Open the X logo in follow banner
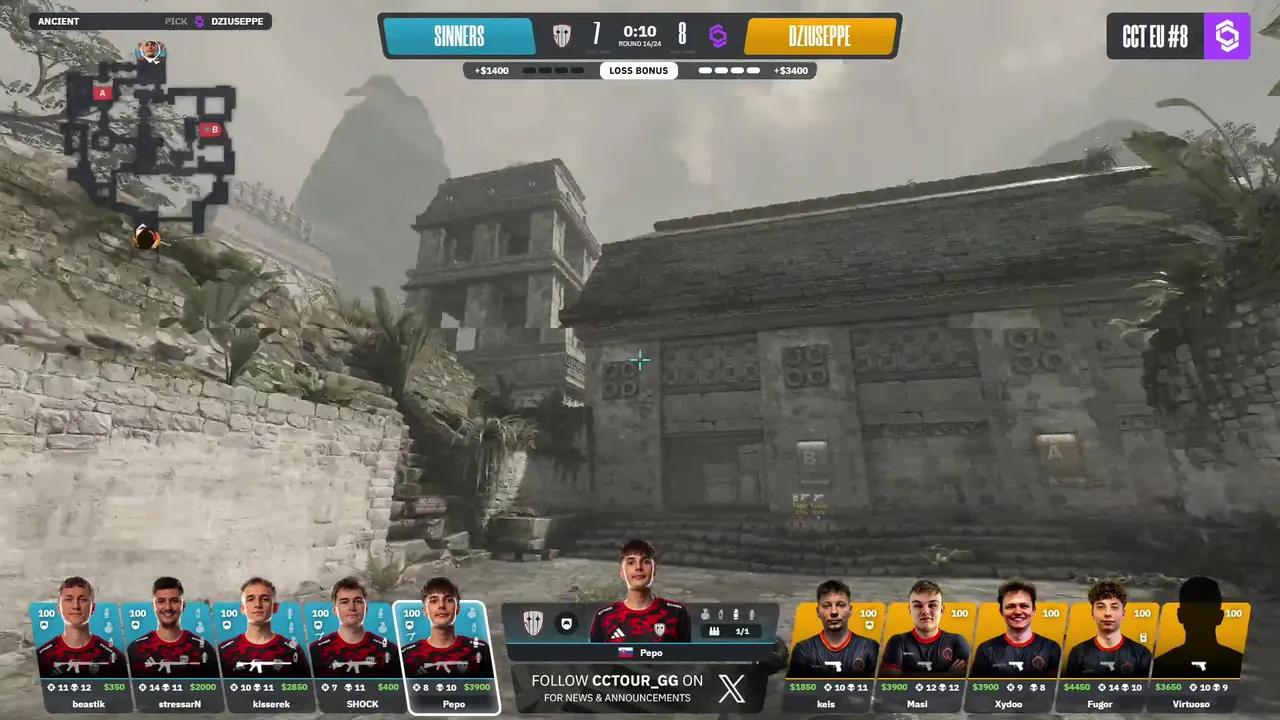 point(732,688)
